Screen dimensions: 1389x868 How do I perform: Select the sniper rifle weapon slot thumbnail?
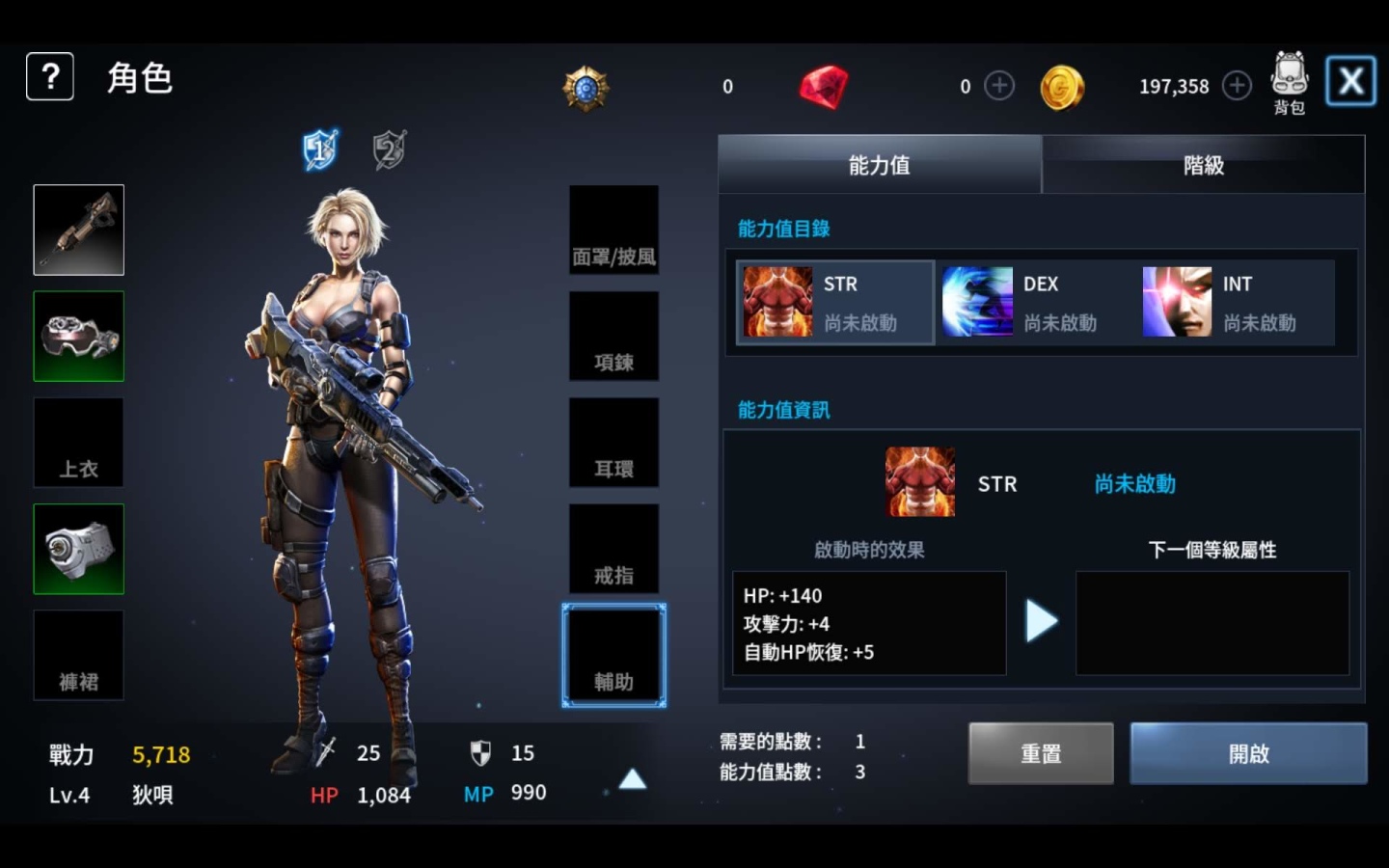coord(78,230)
